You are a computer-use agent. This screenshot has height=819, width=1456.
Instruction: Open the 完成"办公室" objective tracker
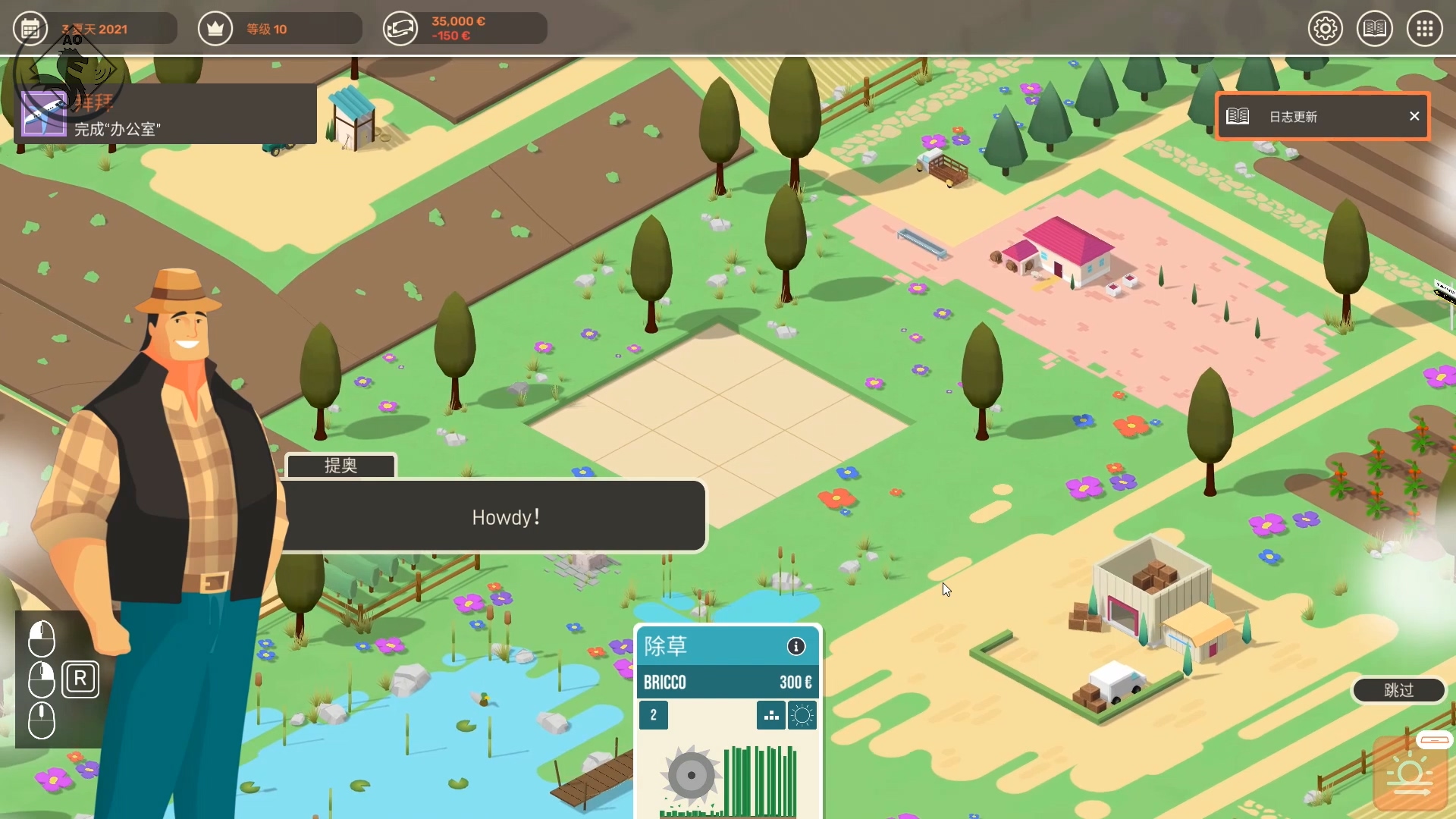coord(165,115)
